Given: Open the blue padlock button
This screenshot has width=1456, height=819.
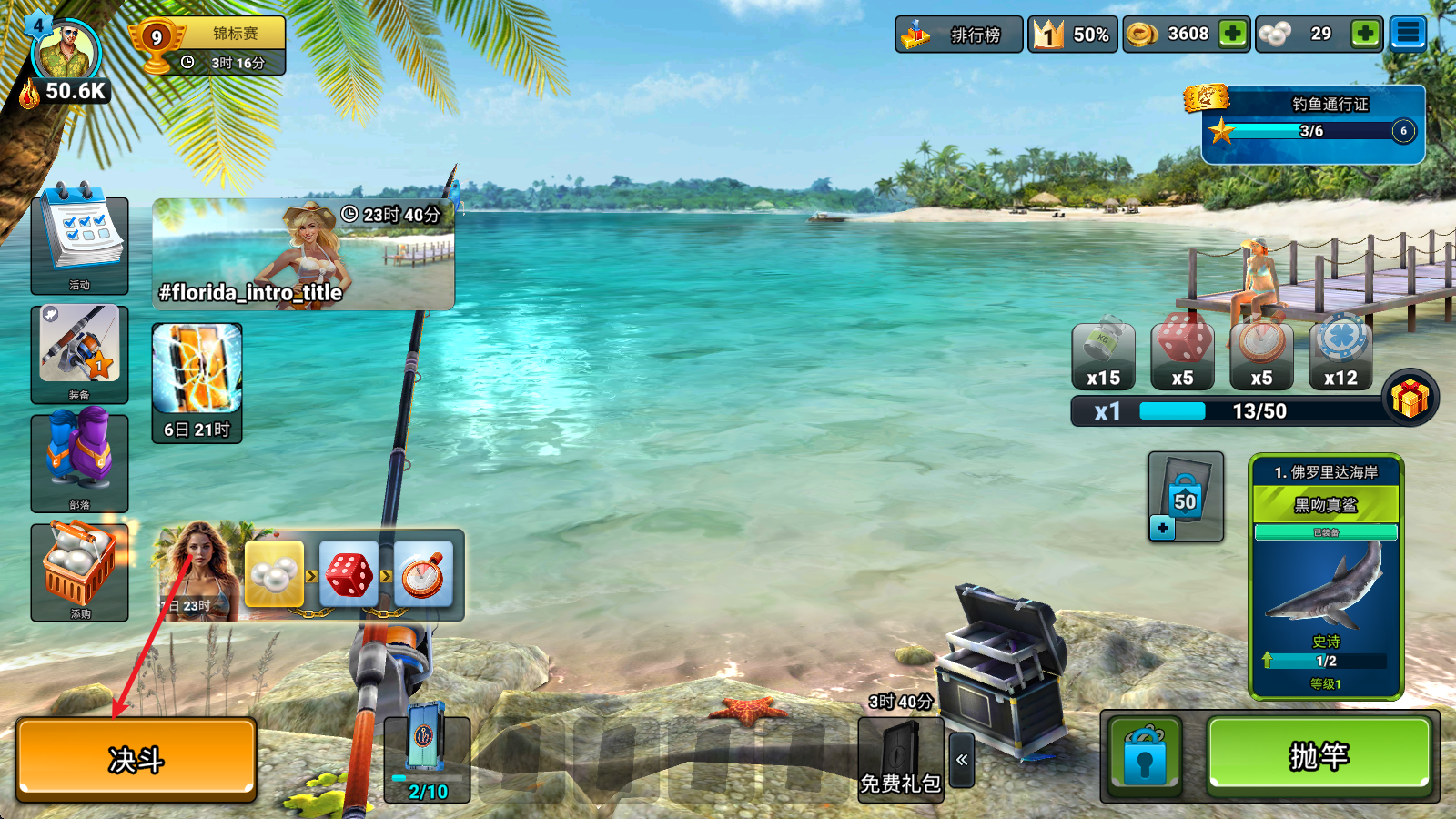Looking at the screenshot, I should [x=1145, y=757].
